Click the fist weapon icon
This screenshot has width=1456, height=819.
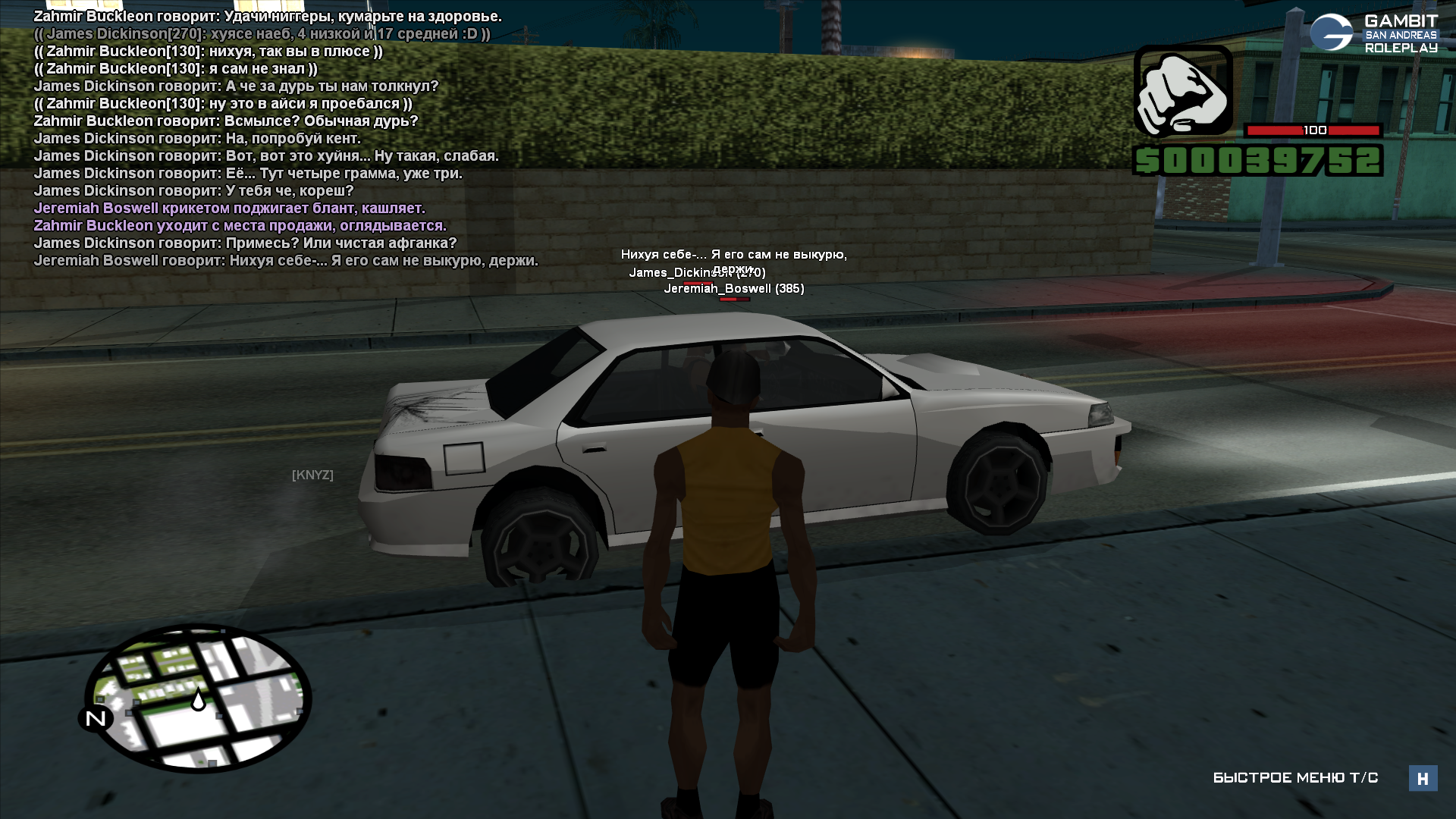tap(1182, 91)
